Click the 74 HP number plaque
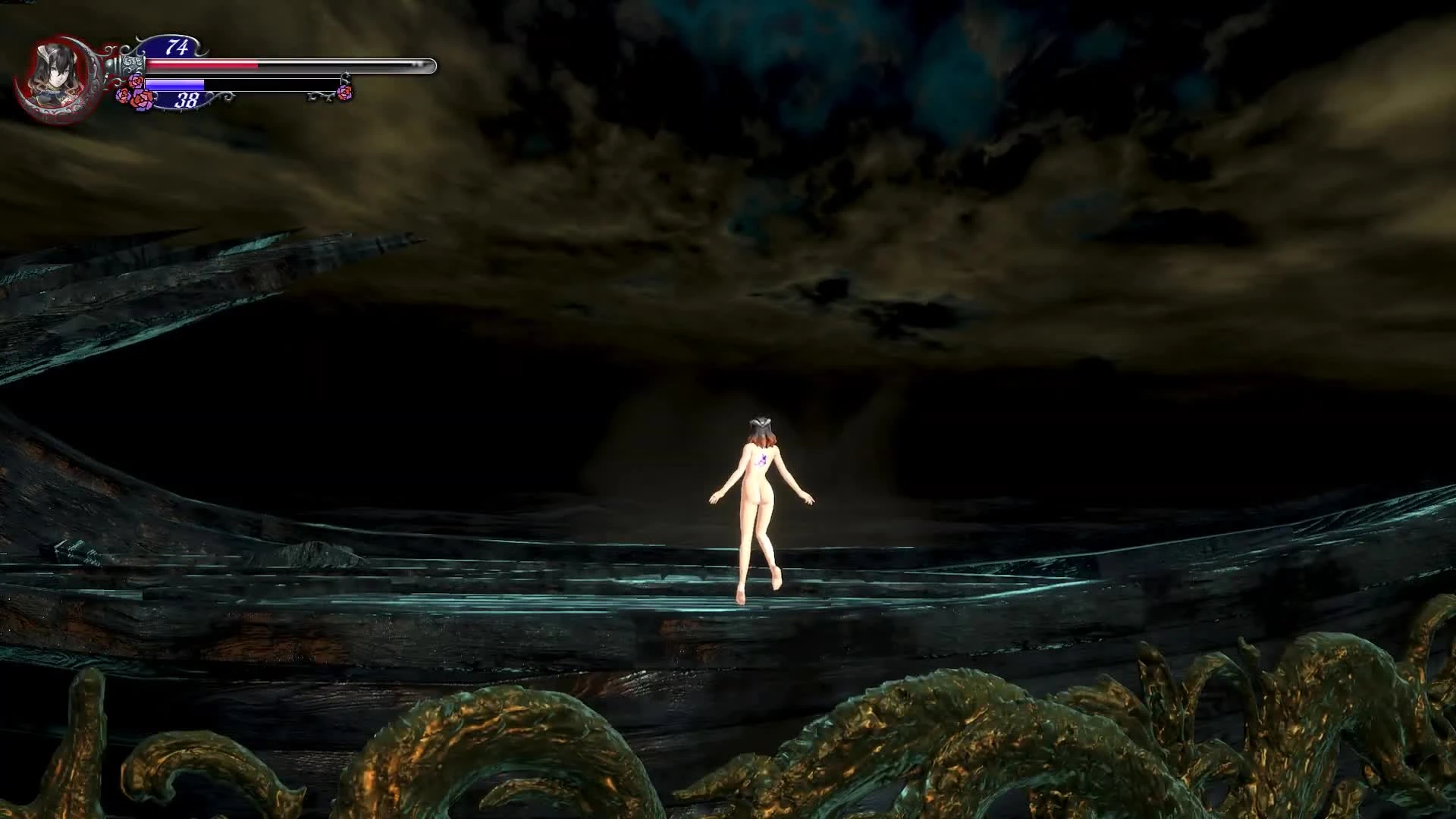 [x=177, y=48]
